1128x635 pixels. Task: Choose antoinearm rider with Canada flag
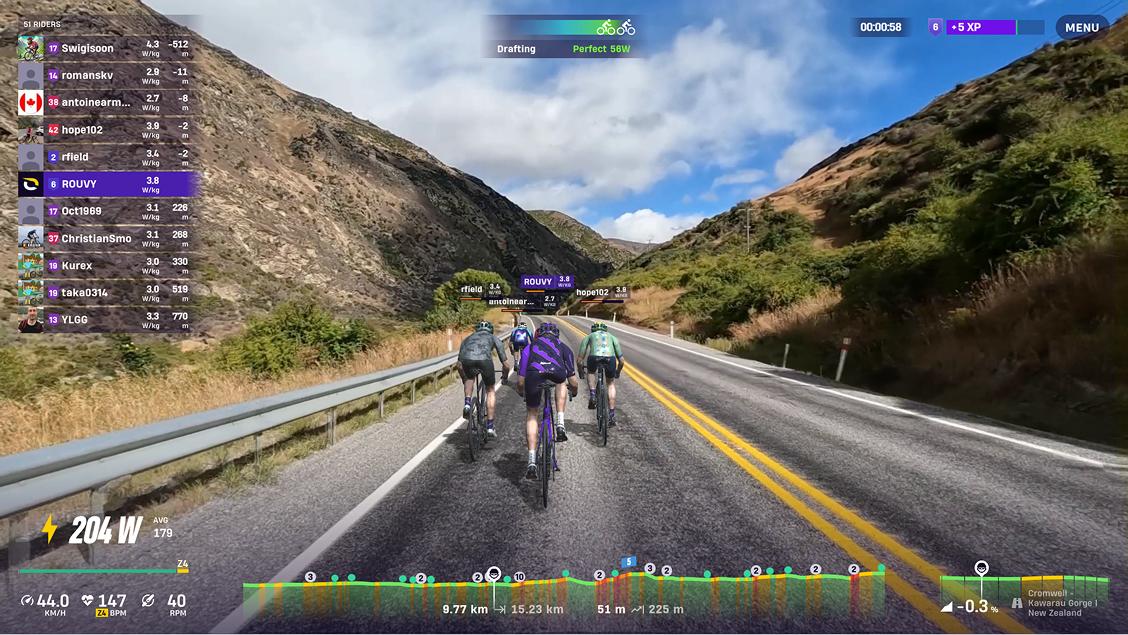pos(105,102)
